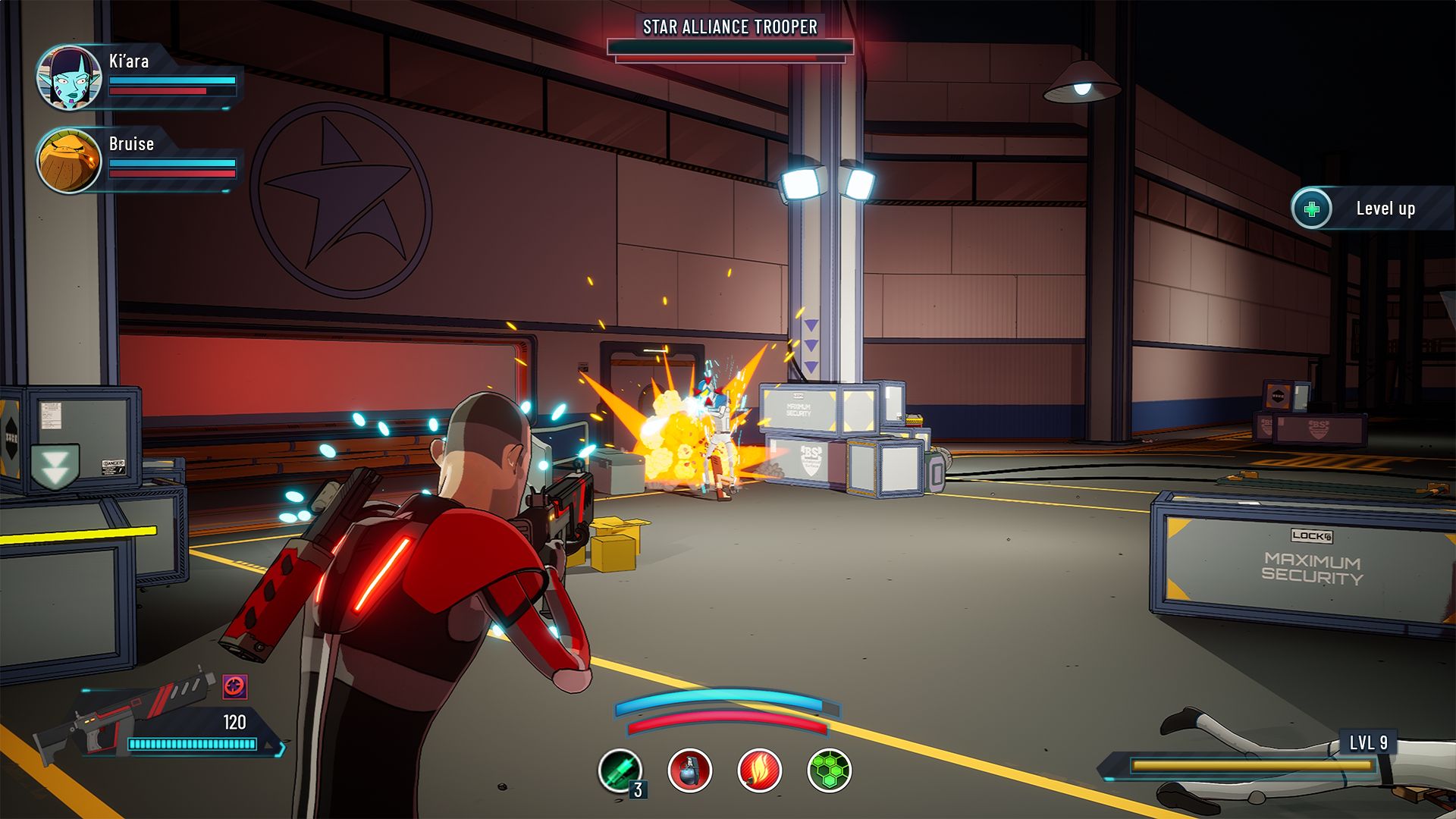The image size is (1456, 819).
Task: Select Bruise's squad portrait
Action: (x=69, y=160)
